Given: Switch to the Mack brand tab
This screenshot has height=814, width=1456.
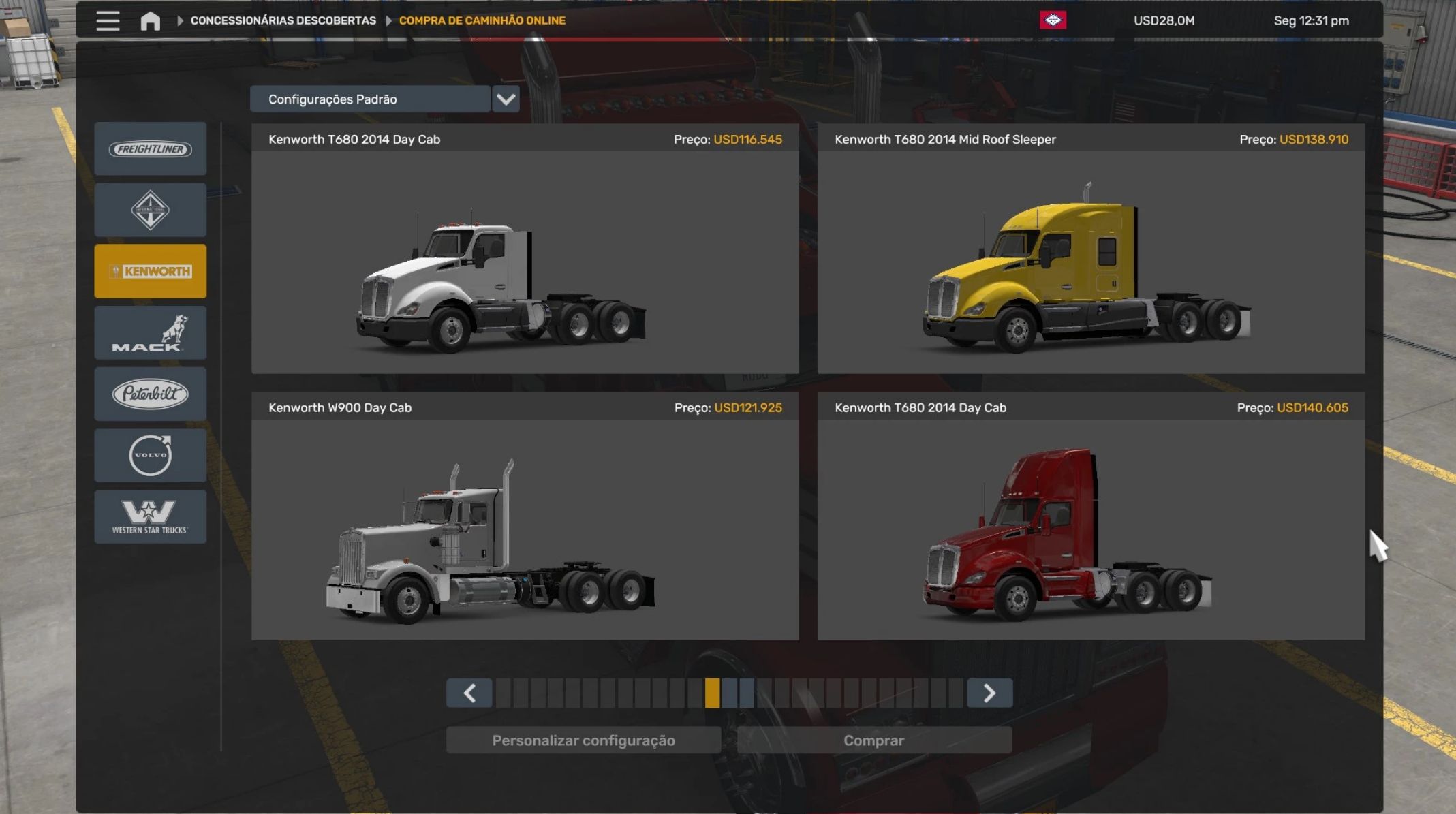Looking at the screenshot, I should click(x=151, y=332).
